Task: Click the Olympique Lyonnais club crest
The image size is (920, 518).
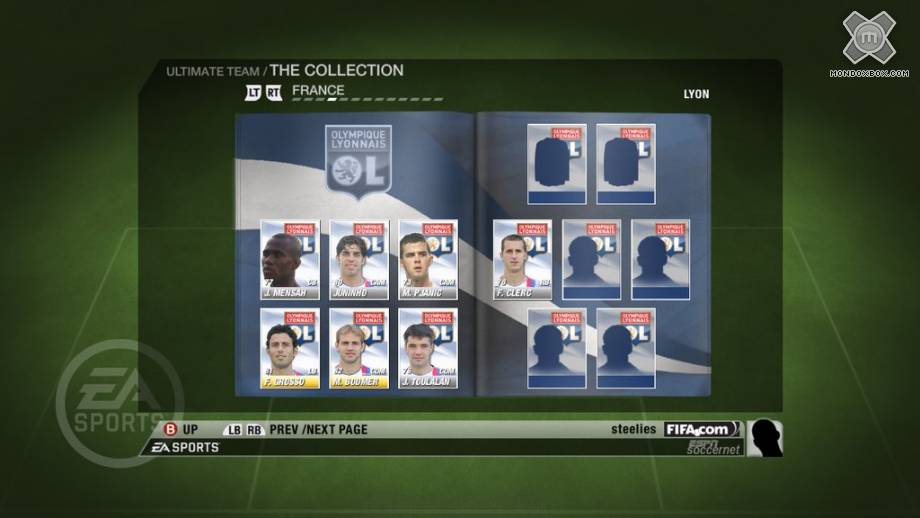Action: (x=358, y=162)
